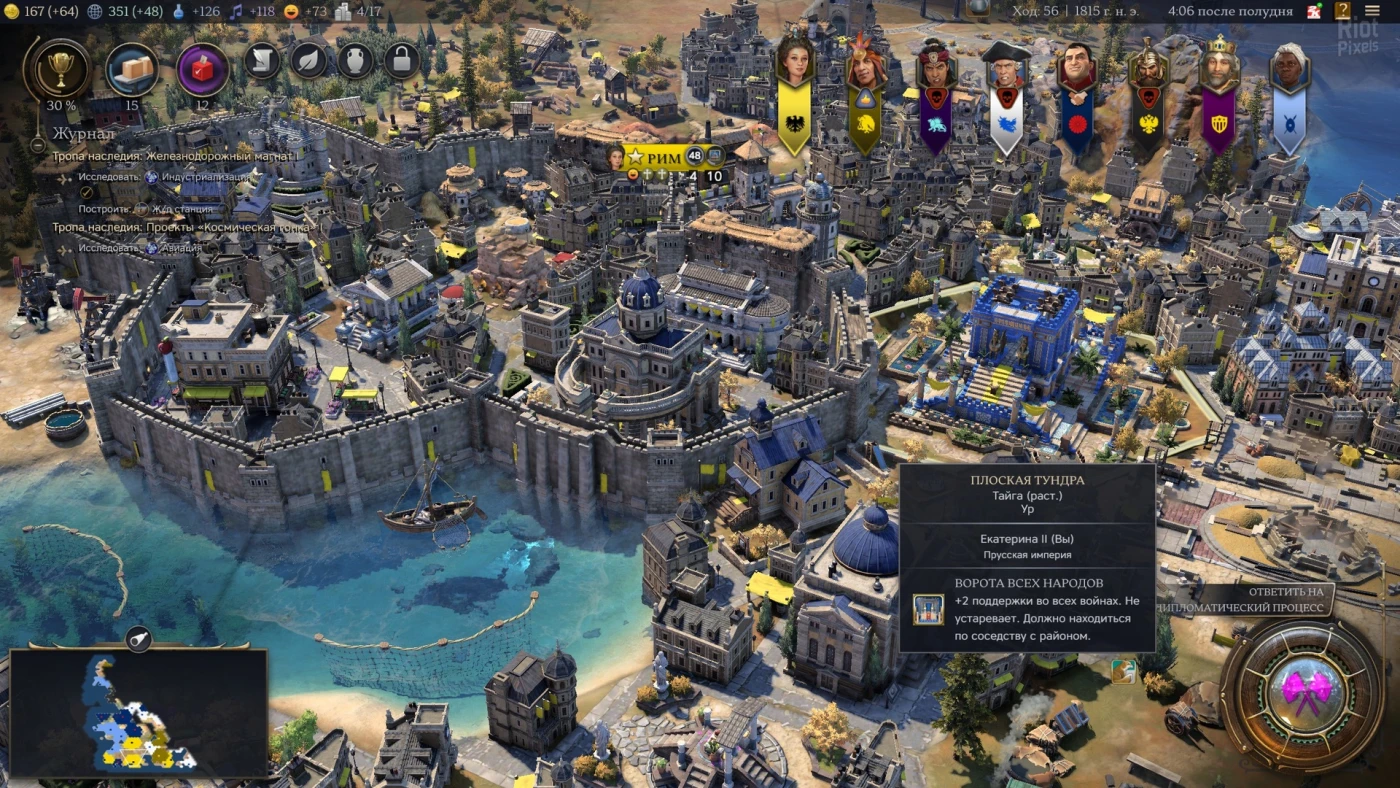Respond to the diplomatic action round button
1400x788 pixels.
tap(1301, 688)
